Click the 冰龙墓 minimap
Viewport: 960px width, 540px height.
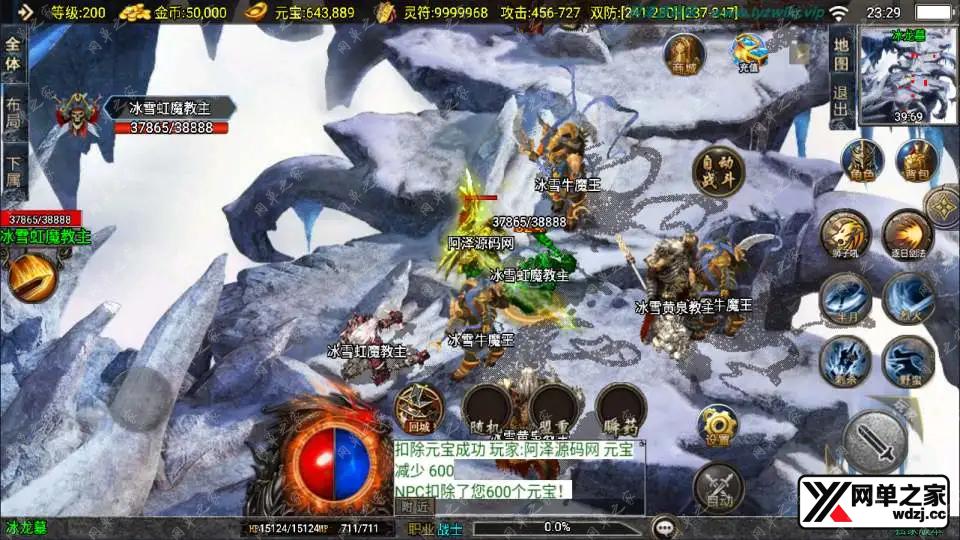click(908, 75)
